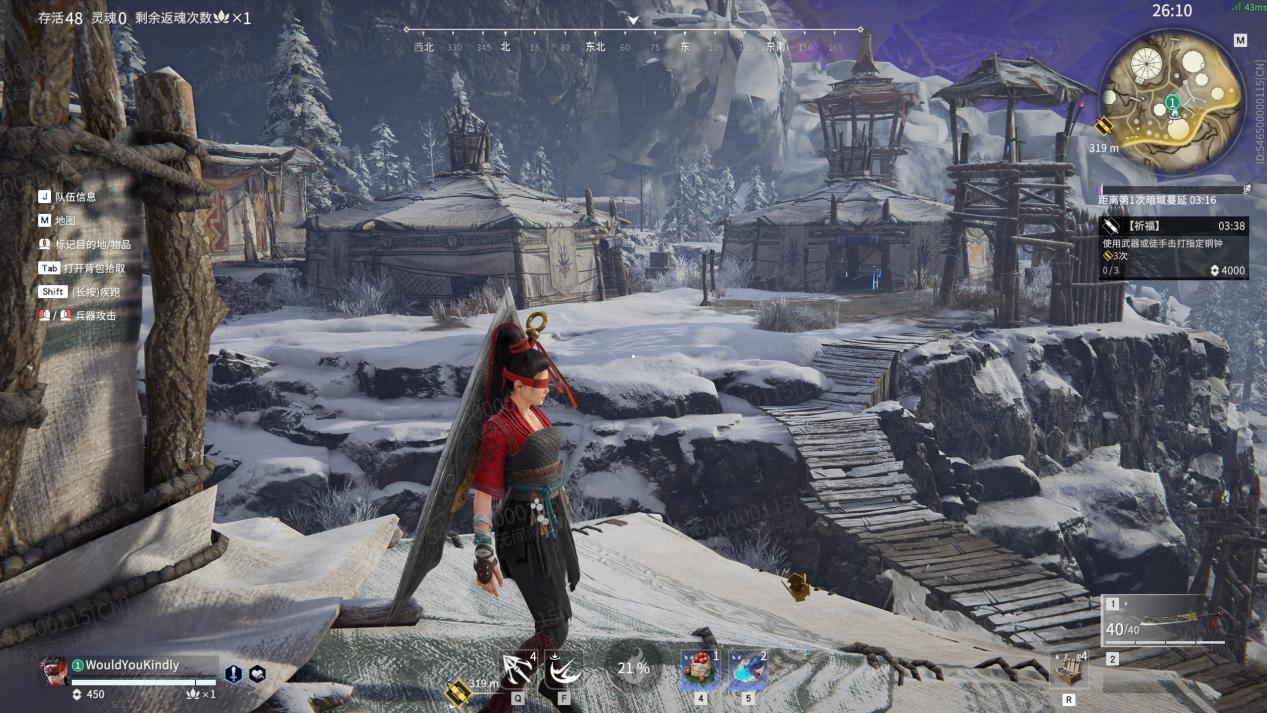Viewport: 1267px width, 713px height.
Task: Select the blue sword buff icon
Action: (233, 674)
